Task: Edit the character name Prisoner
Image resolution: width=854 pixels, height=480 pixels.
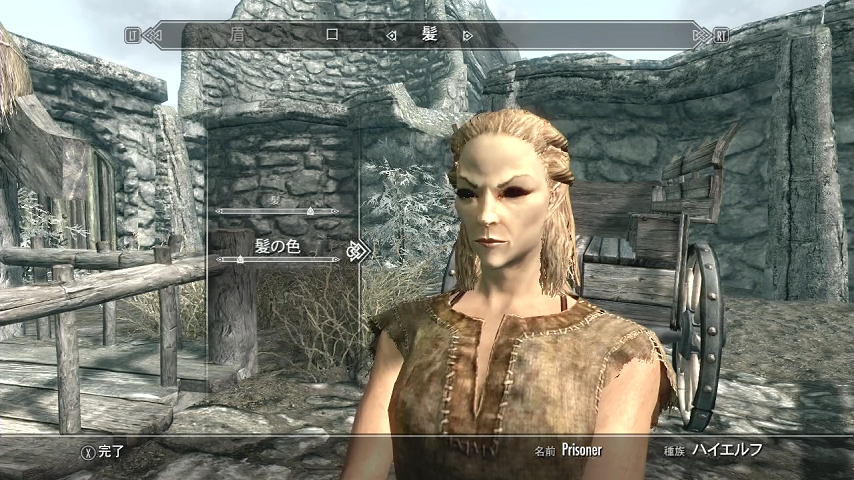Action: (582, 450)
